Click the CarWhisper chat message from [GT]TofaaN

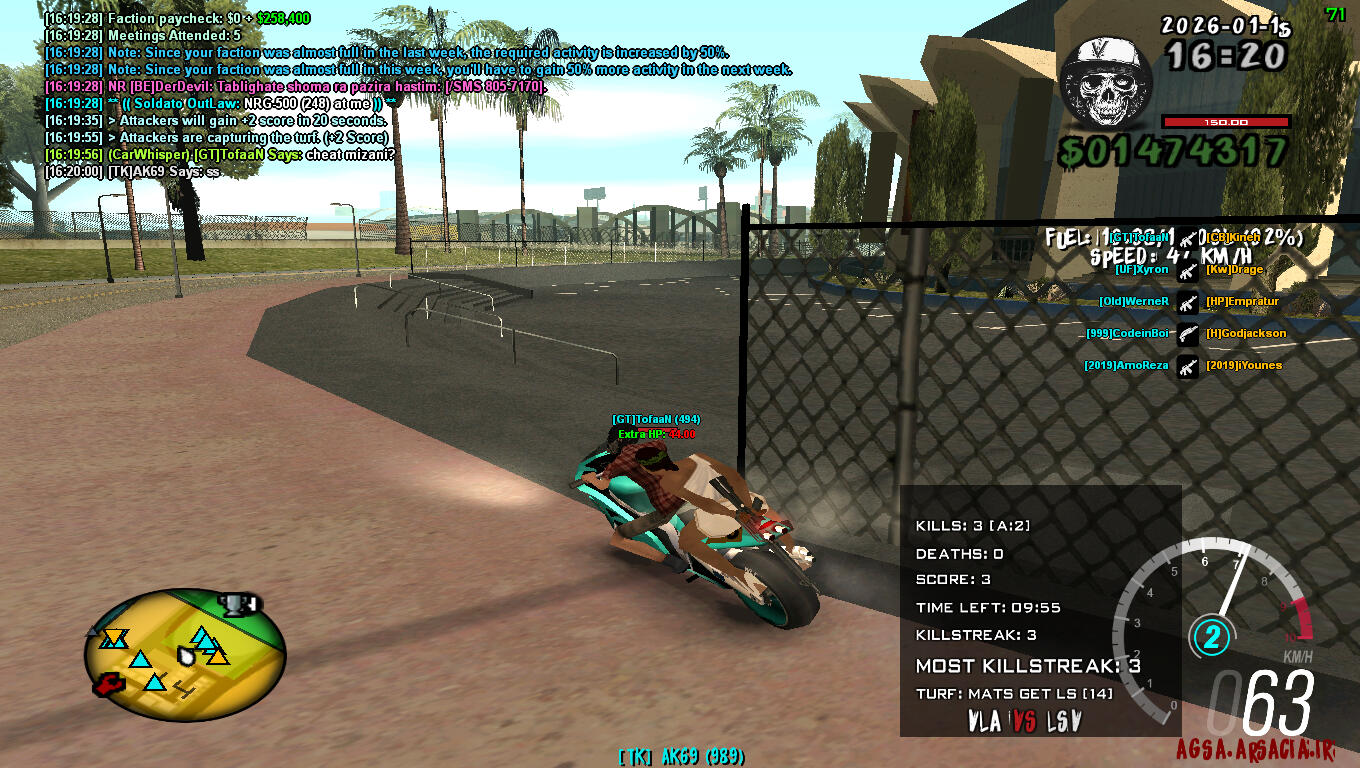tap(220, 154)
